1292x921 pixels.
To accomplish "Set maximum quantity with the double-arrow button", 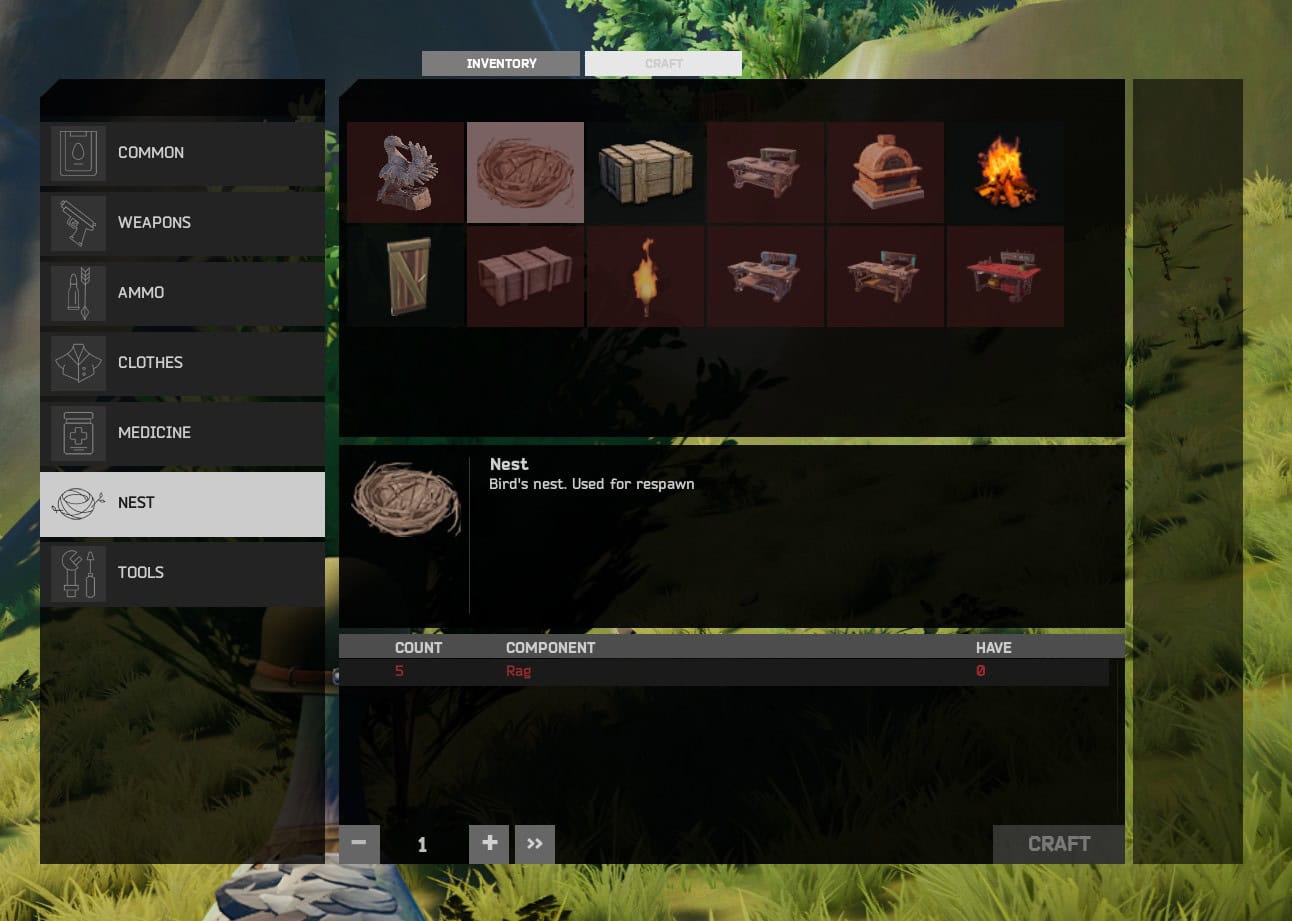I will pos(534,843).
